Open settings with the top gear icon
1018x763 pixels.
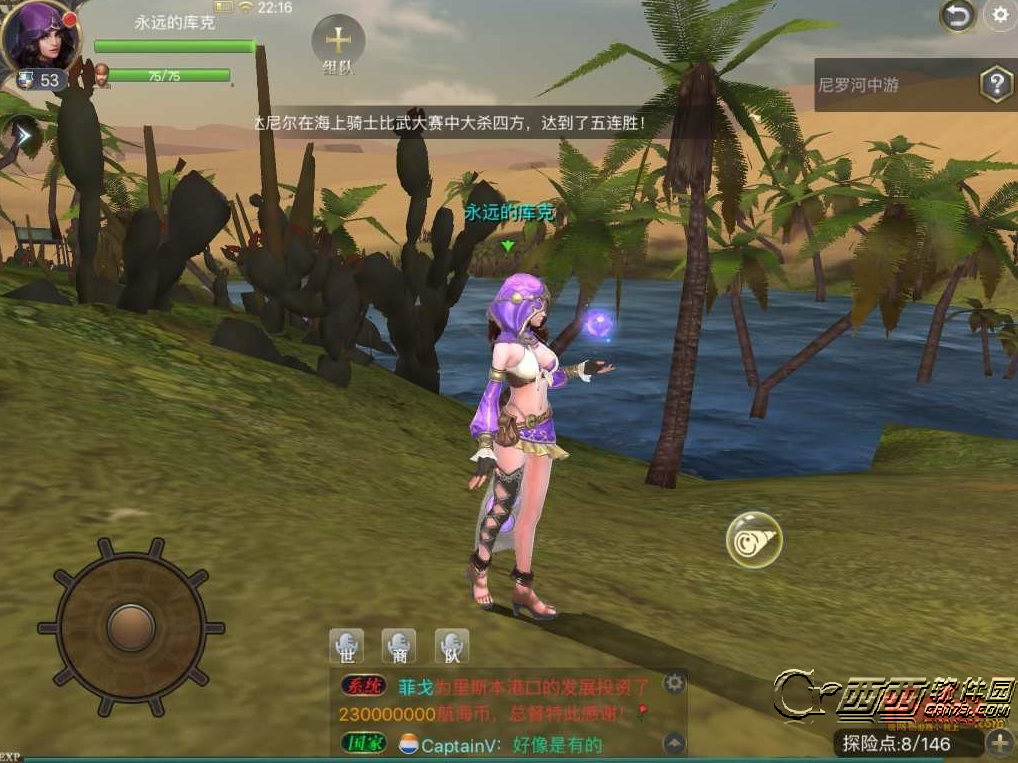point(999,15)
